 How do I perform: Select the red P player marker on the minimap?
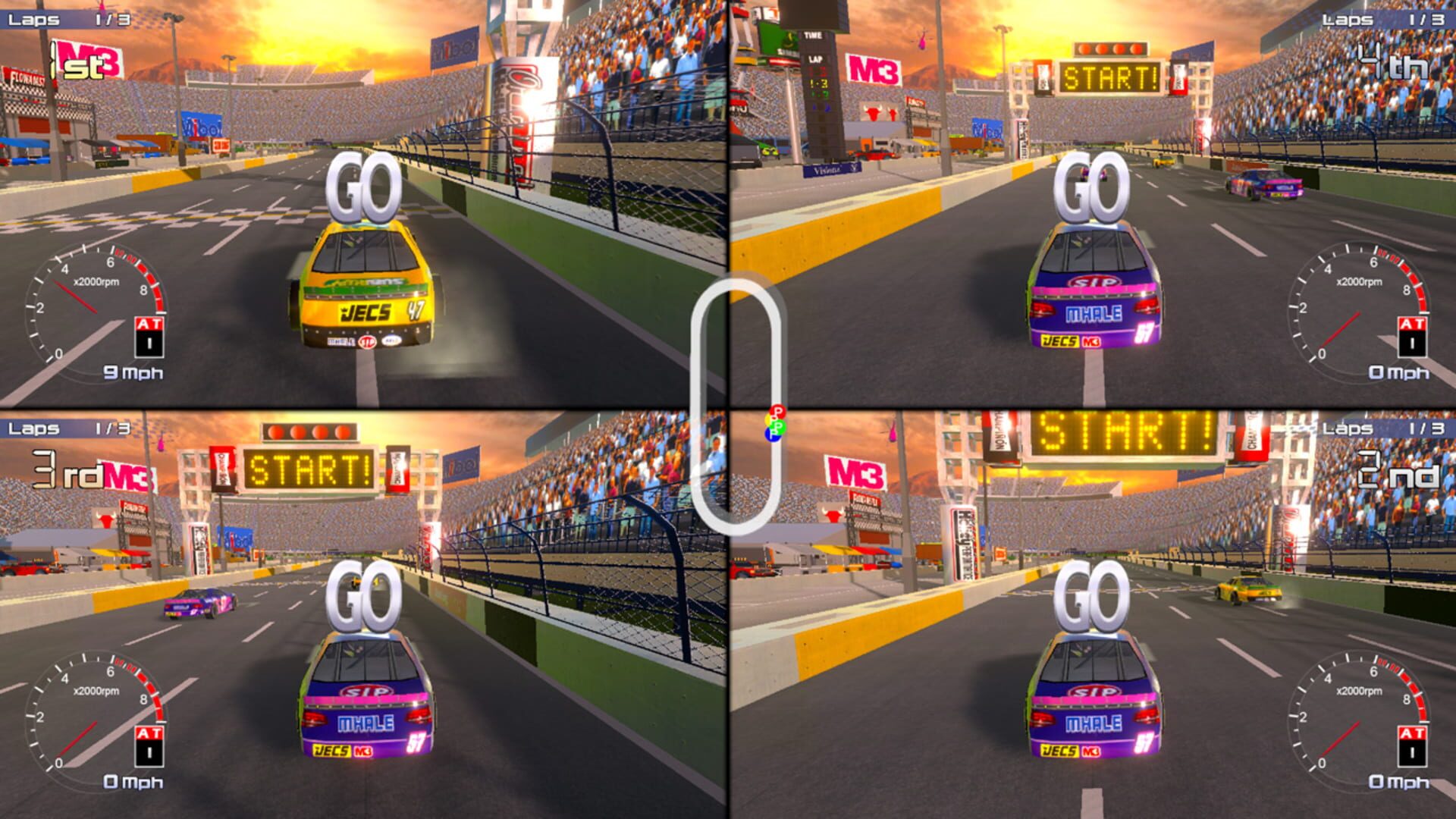click(x=777, y=412)
